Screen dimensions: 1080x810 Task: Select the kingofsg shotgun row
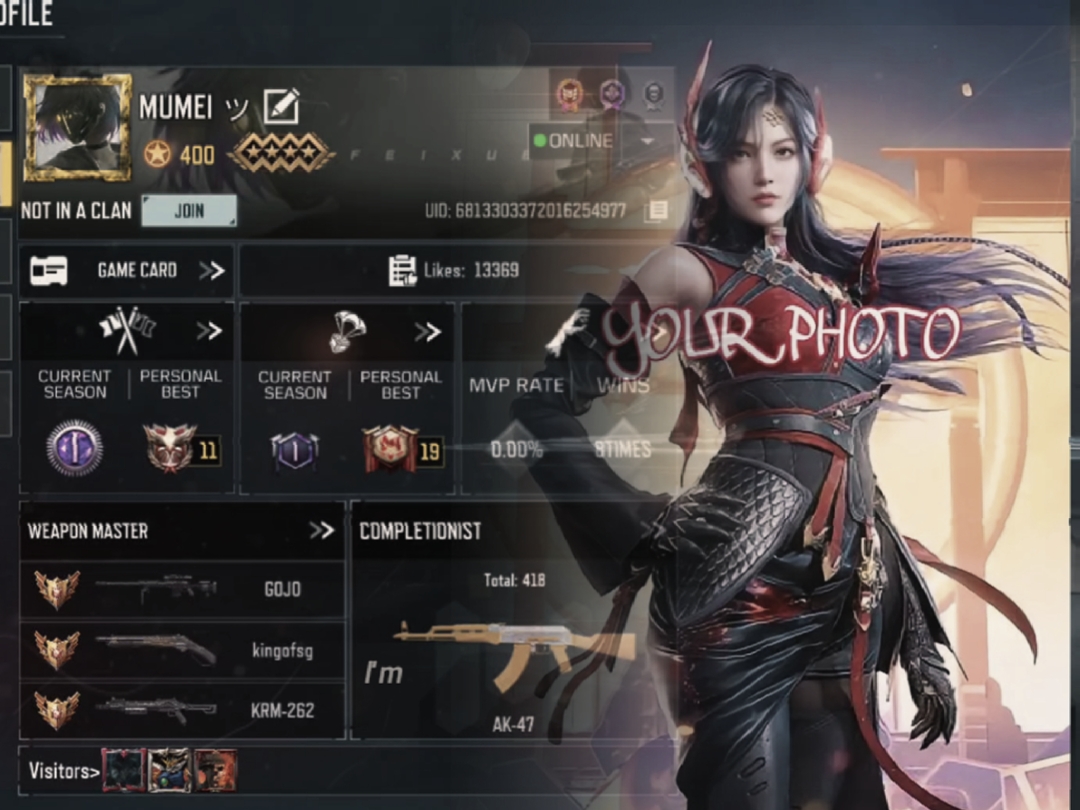point(182,651)
